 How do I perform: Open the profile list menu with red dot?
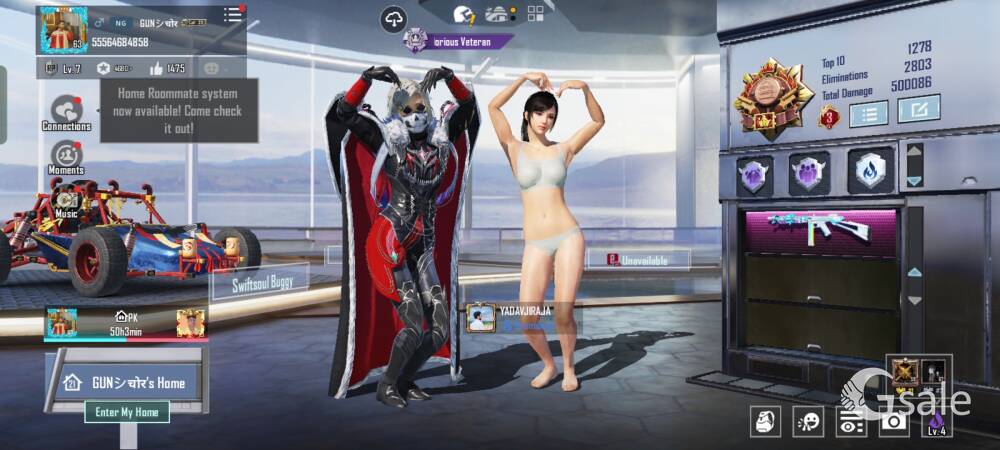pos(233,14)
